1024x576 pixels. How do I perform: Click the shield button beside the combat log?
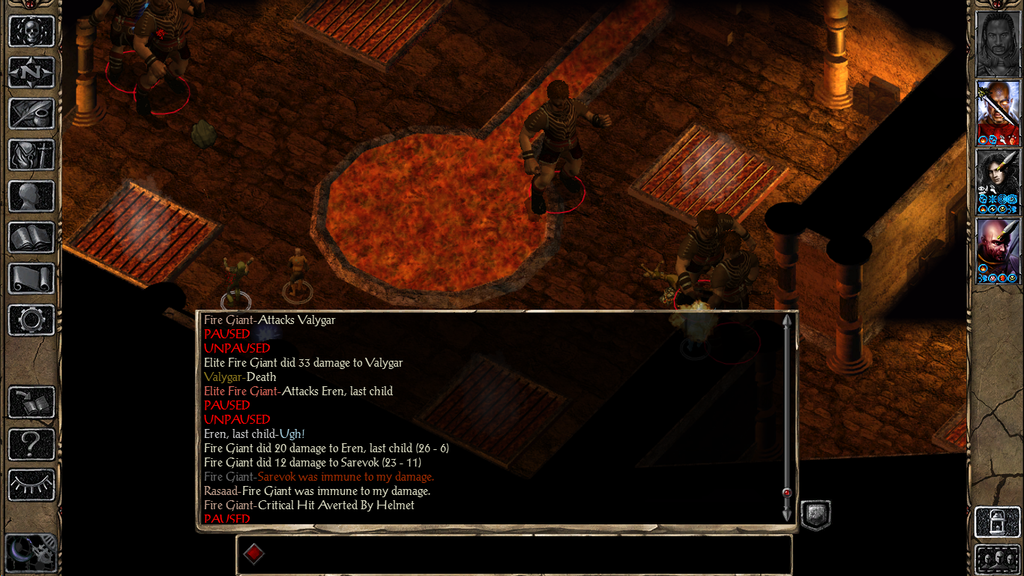point(816,514)
